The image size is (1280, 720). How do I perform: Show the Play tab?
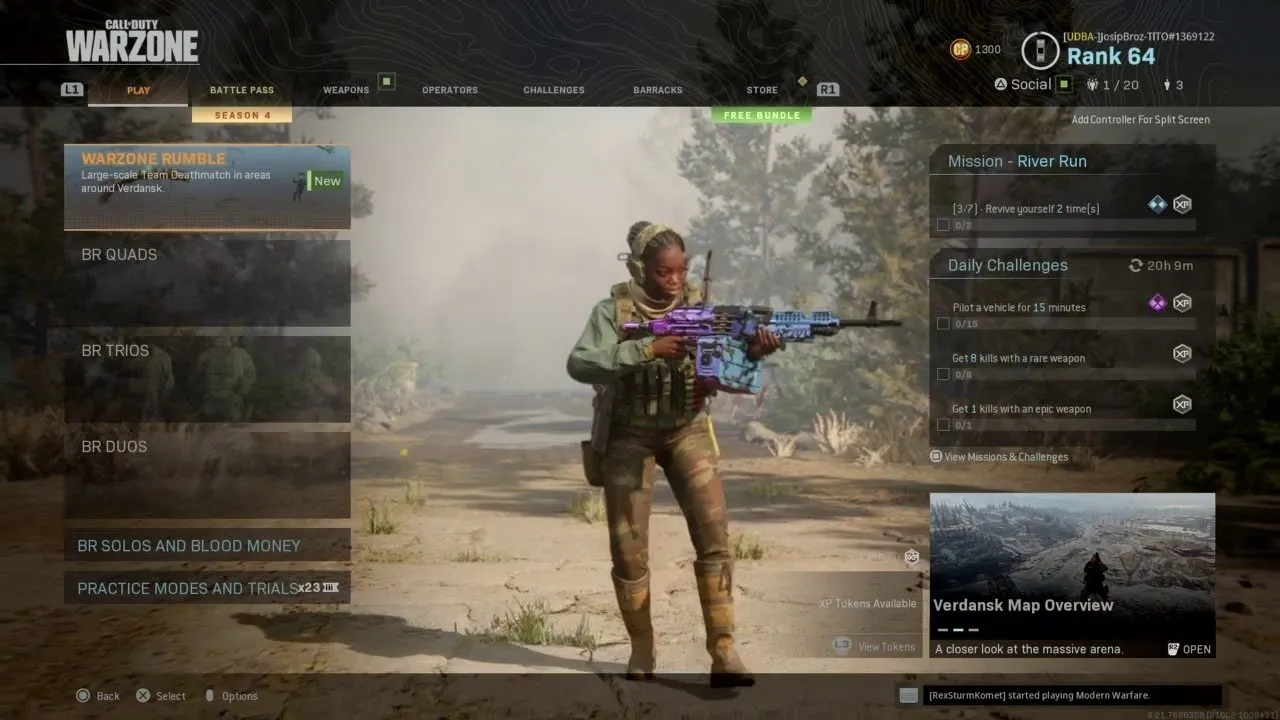138,90
